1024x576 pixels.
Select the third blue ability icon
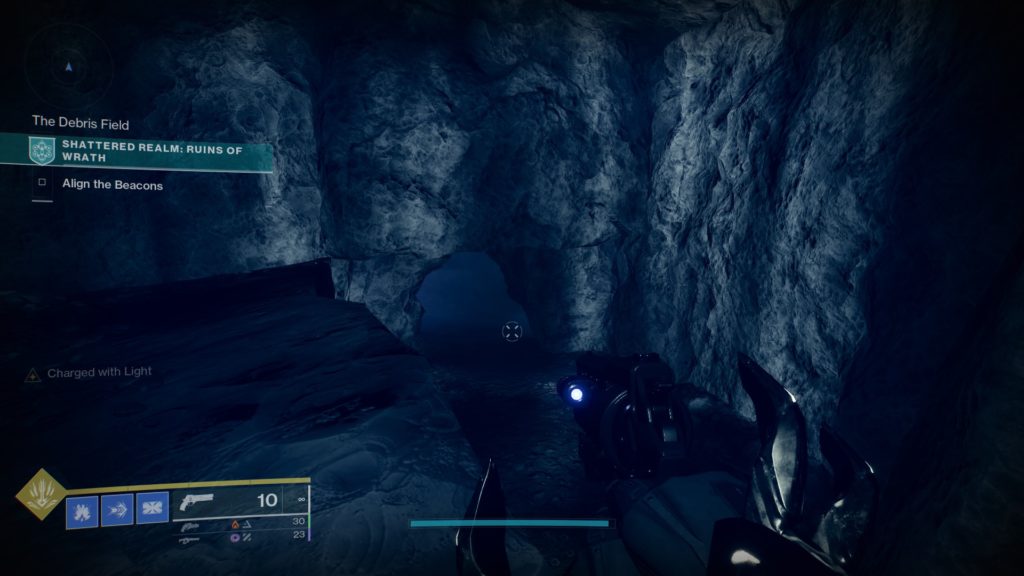152,509
